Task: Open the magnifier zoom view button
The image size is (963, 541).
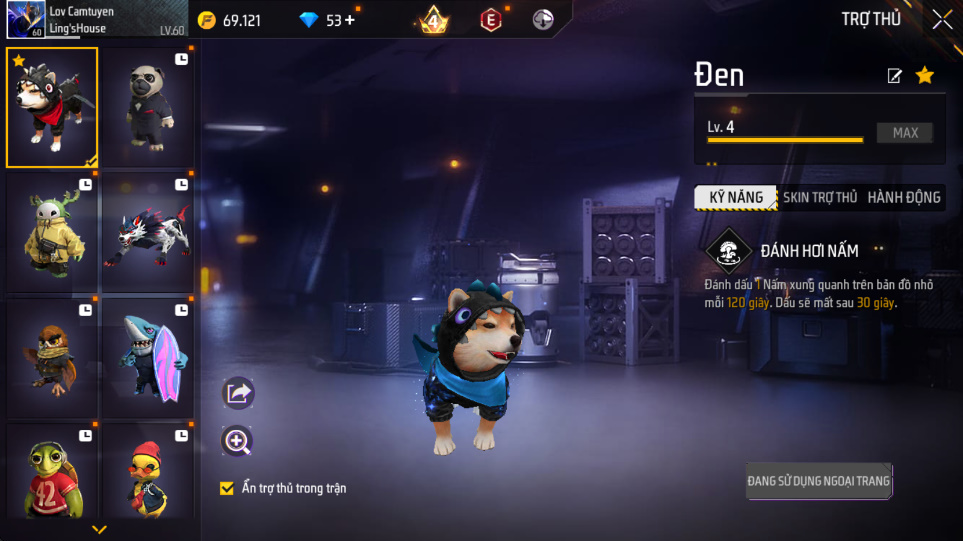Action: coord(238,441)
